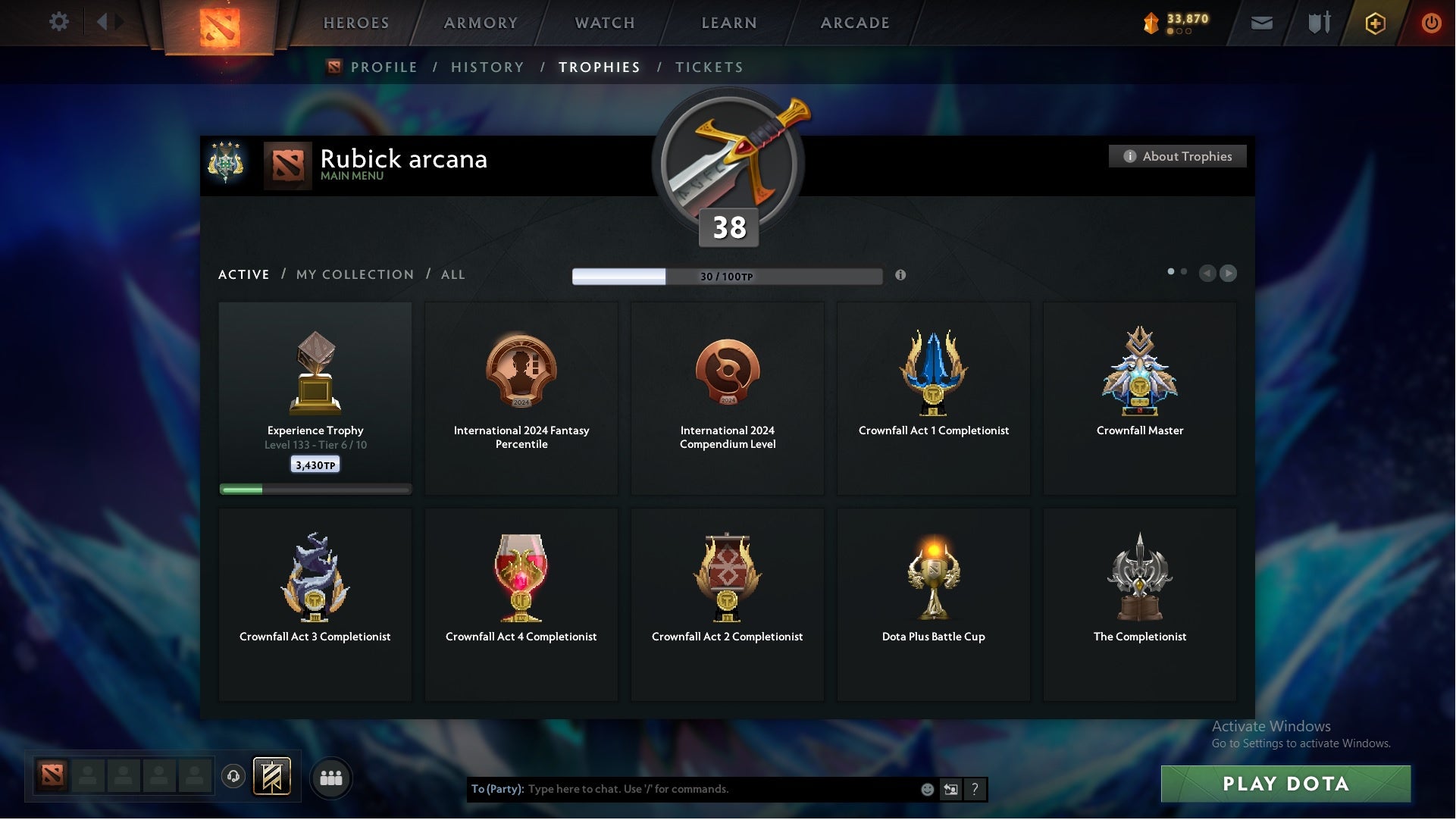
Task: Open the WATCH menu
Action: pyautogui.click(x=603, y=23)
